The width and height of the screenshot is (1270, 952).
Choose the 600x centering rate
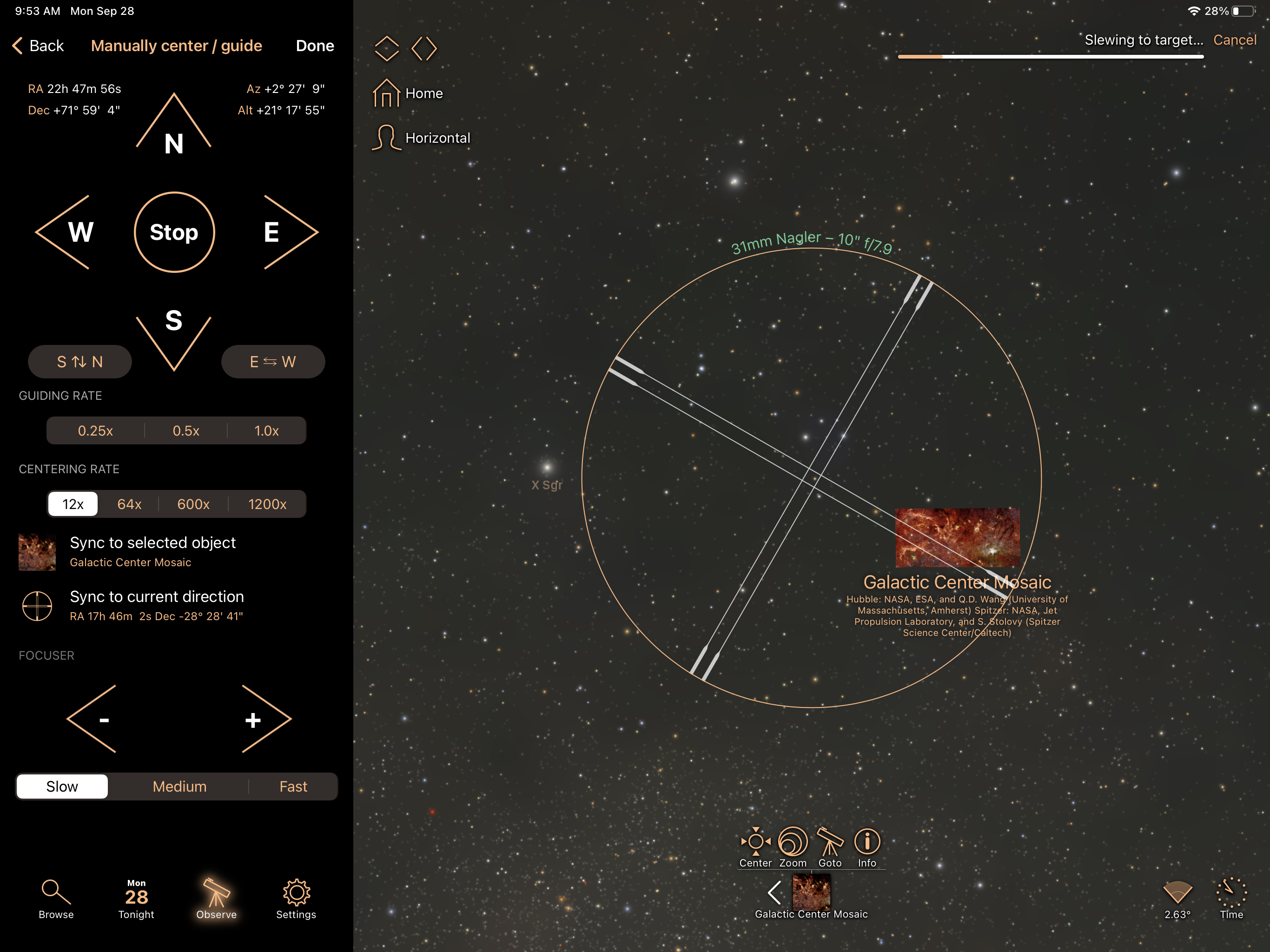point(193,504)
